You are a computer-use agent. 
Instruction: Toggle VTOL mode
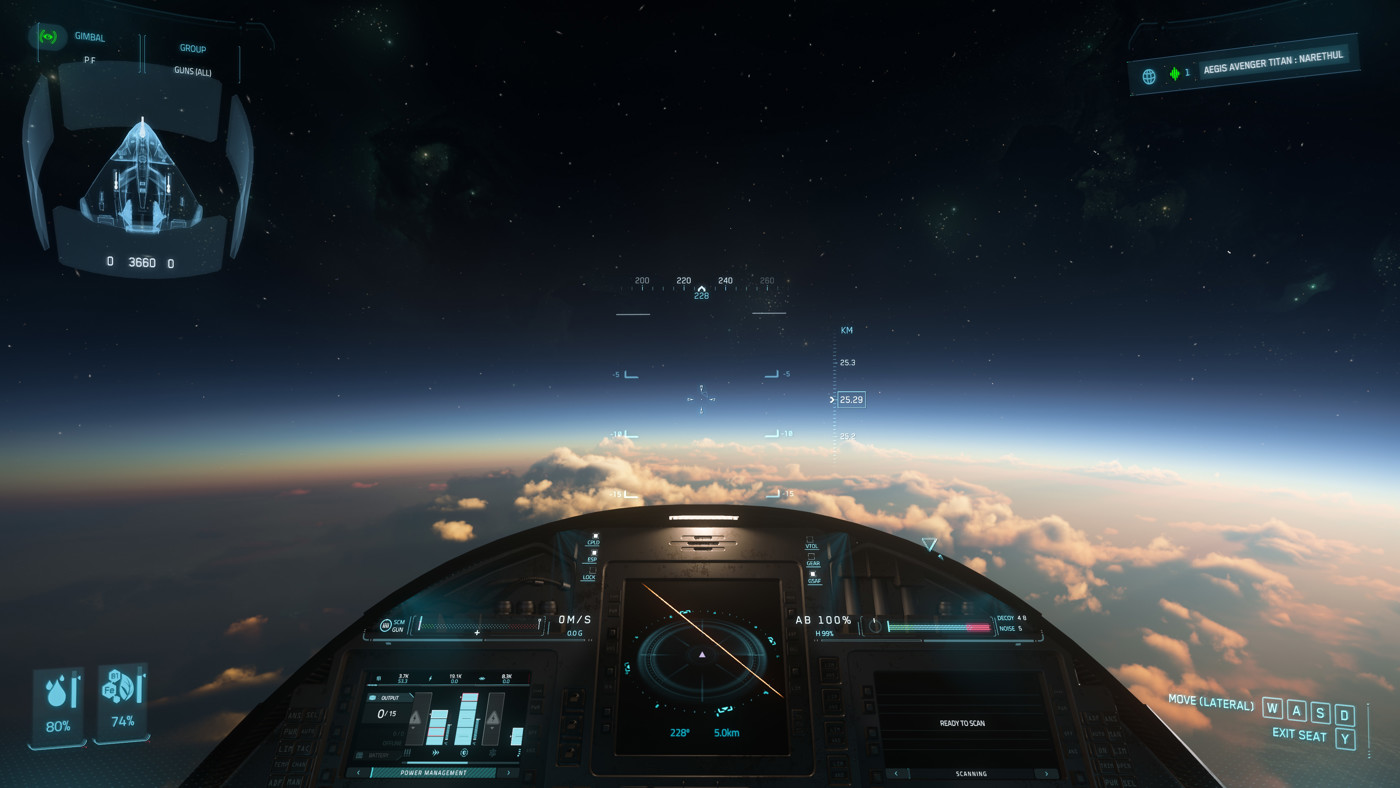(810, 541)
